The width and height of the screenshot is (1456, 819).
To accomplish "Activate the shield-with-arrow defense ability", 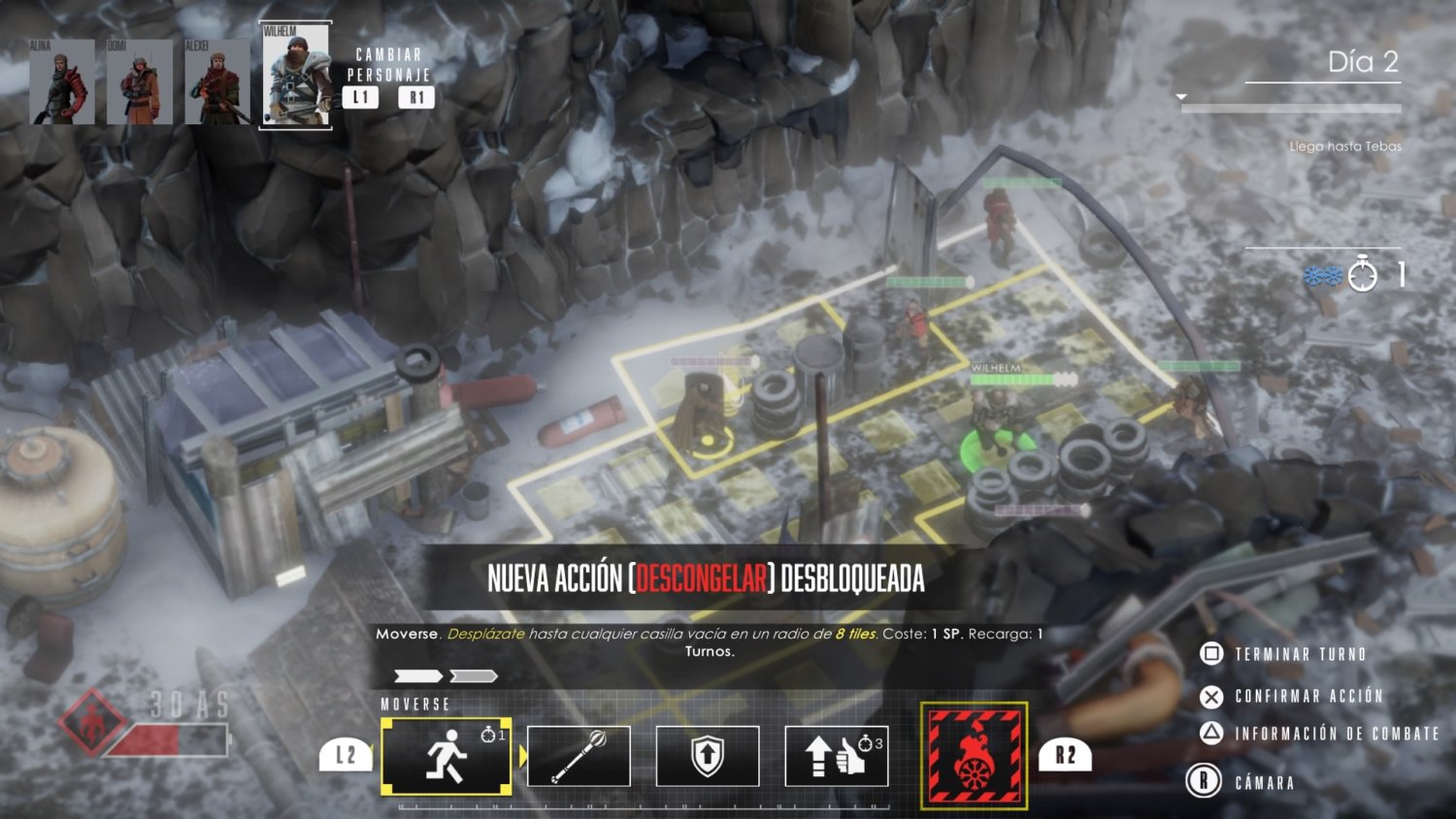I will pos(708,756).
